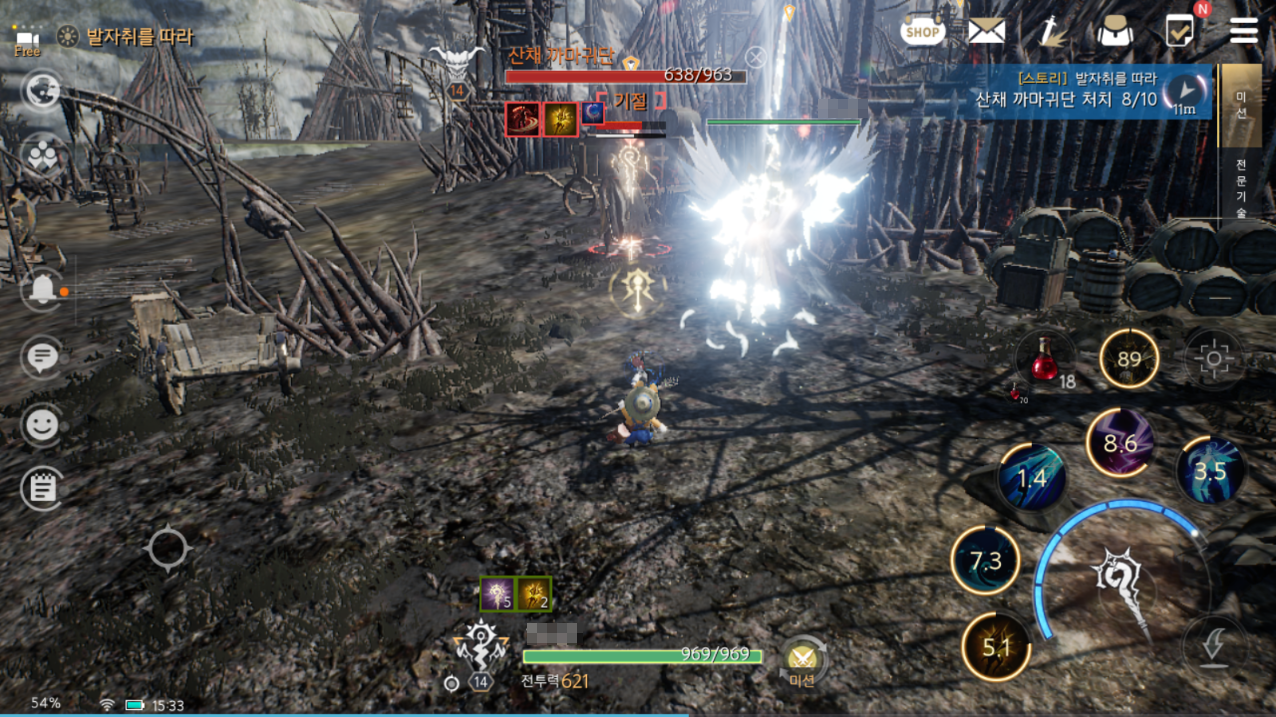Activate the skill showing 8.6 cooldown
This screenshot has width=1276, height=717.
(1120, 443)
